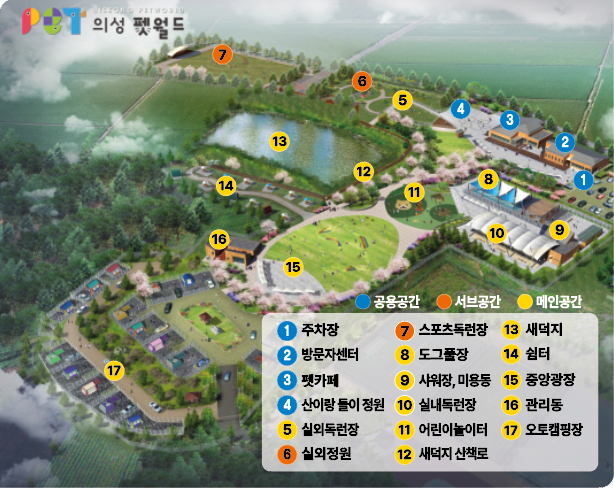
Task: Click marker 13 on the pond
Action: pos(280,141)
